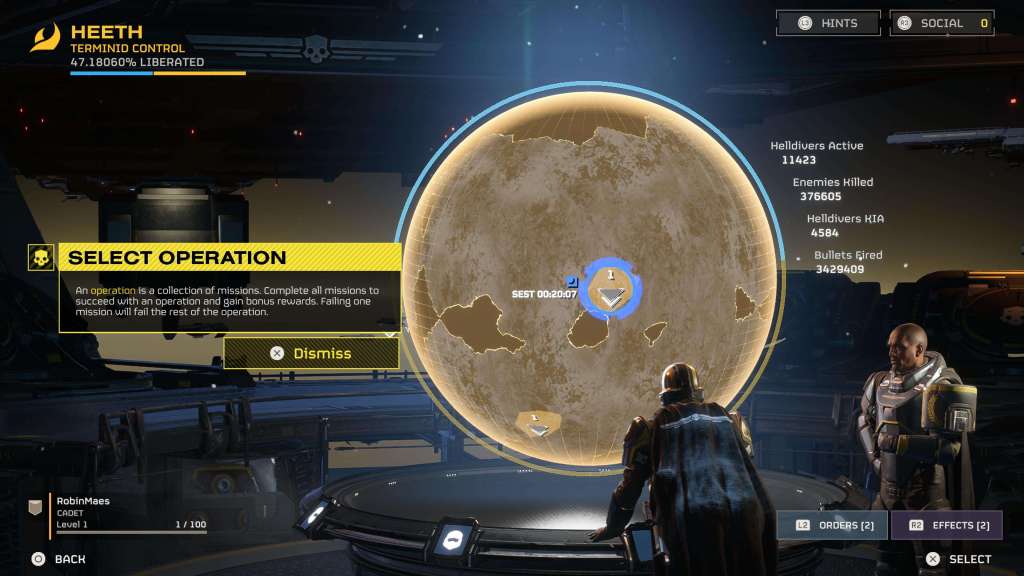Select the highlighted operation marker on the planet
1024x576 pixels.
tap(610, 292)
